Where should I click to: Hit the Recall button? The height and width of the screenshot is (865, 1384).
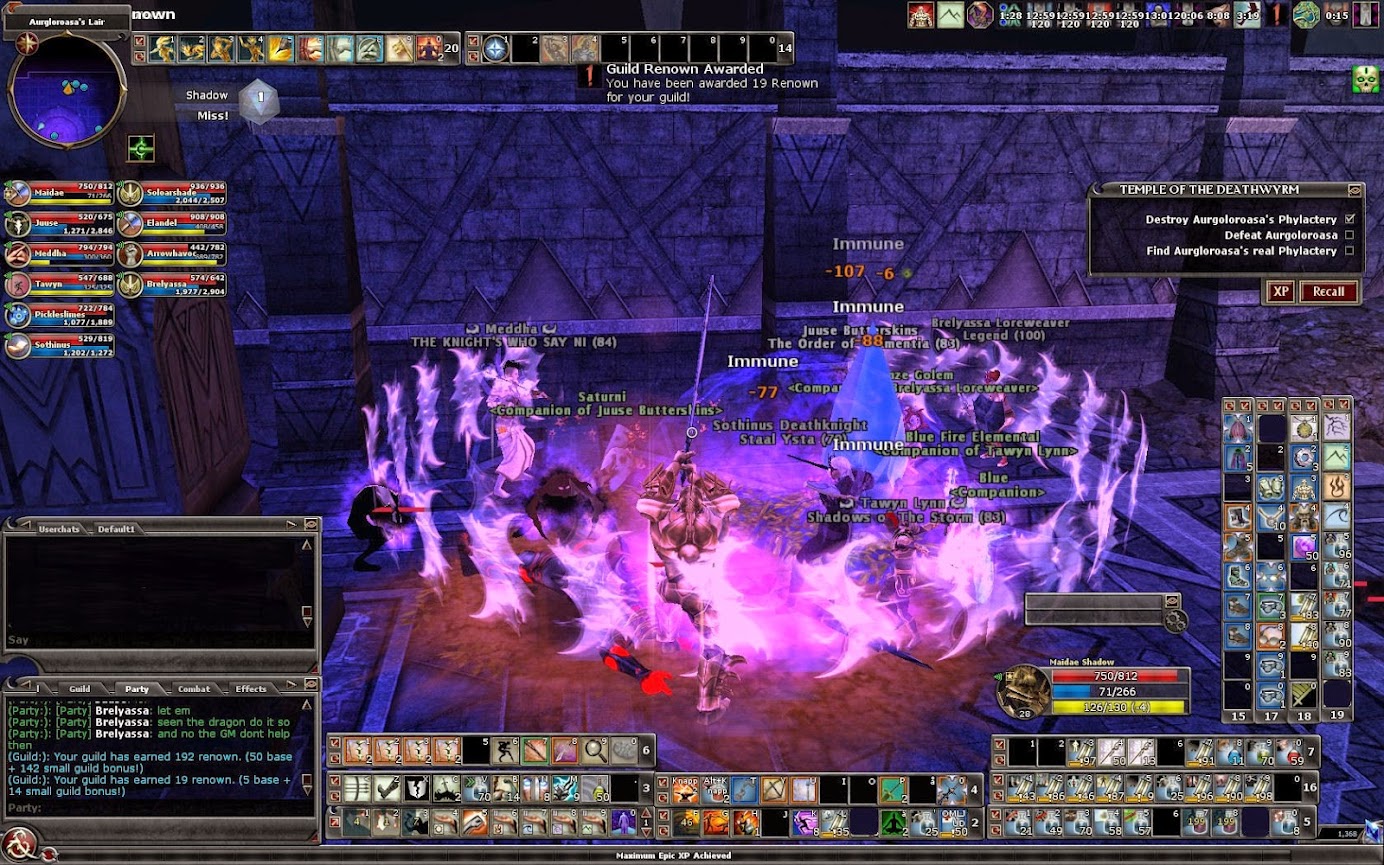[x=1328, y=291]
